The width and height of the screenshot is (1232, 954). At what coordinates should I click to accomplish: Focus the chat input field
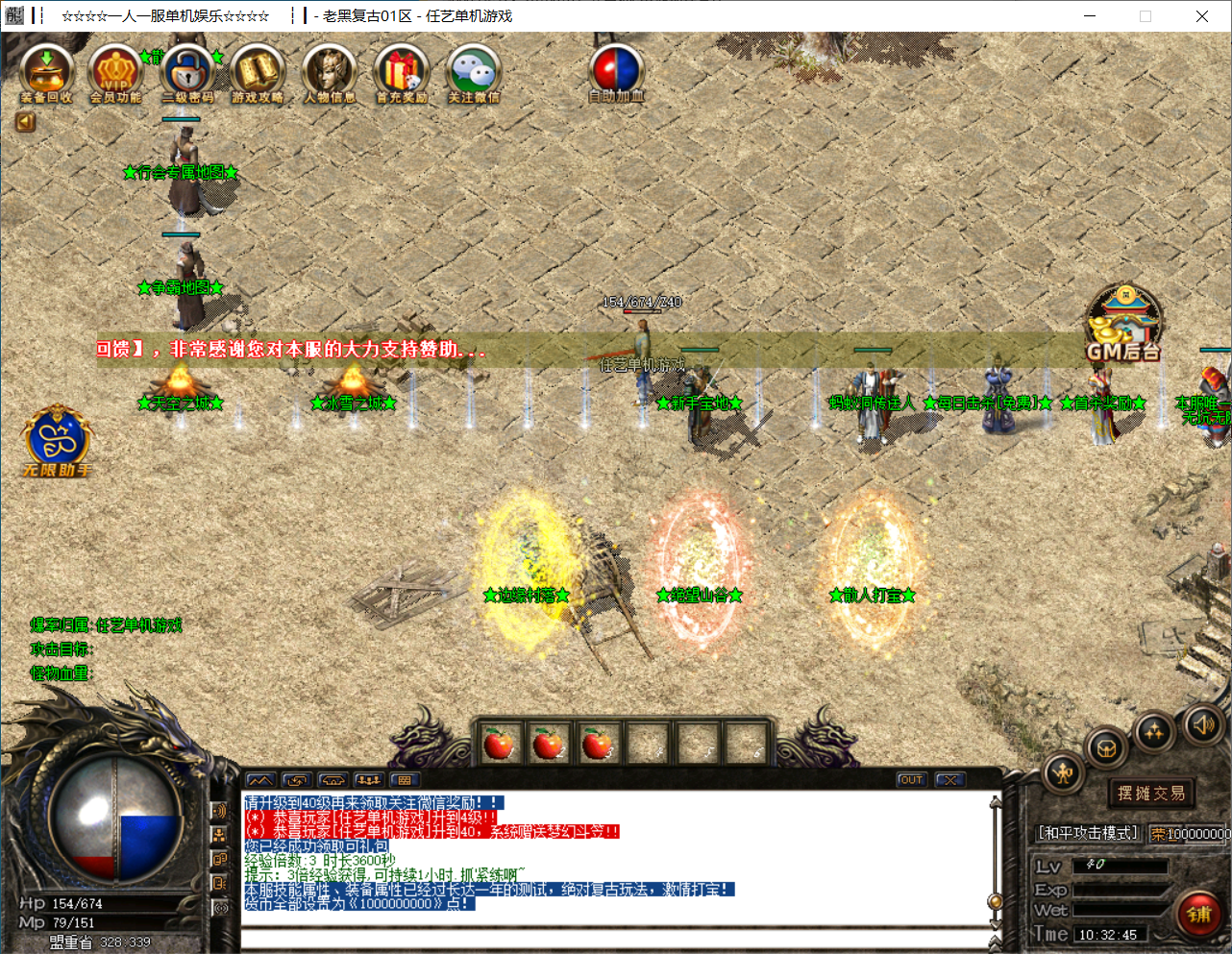click(x=615, y=939)
